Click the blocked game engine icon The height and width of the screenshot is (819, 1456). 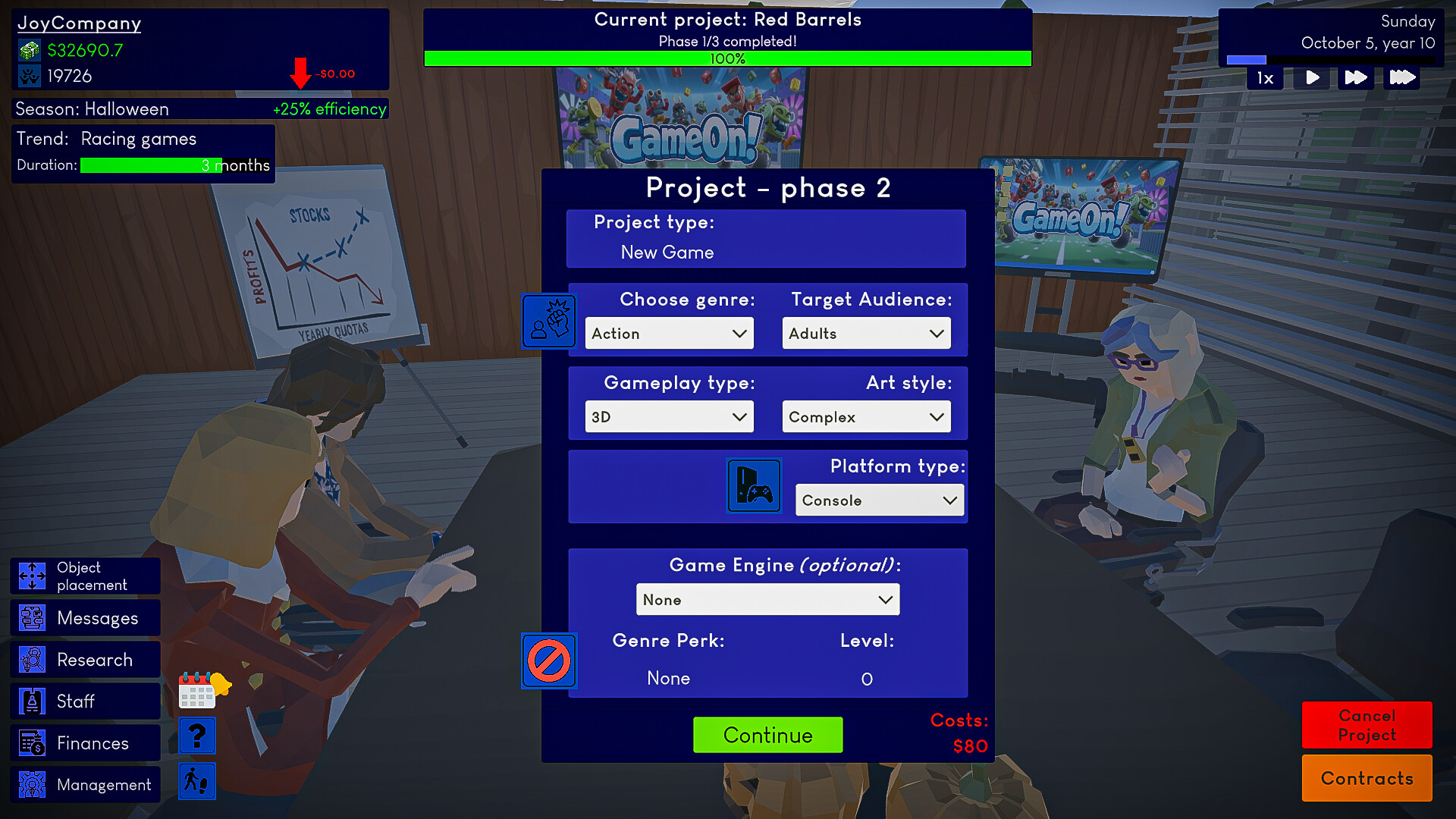(548, 661)
